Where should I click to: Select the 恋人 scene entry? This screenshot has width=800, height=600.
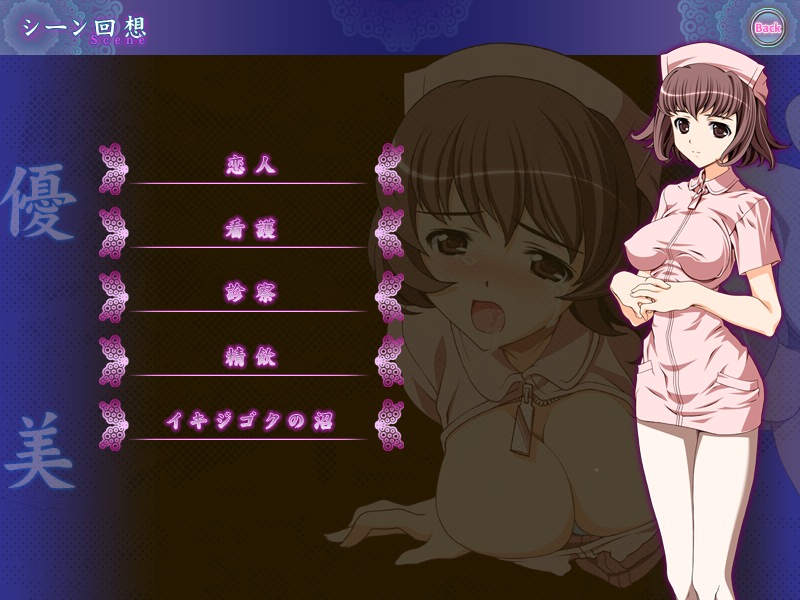(x=250, y=166)
